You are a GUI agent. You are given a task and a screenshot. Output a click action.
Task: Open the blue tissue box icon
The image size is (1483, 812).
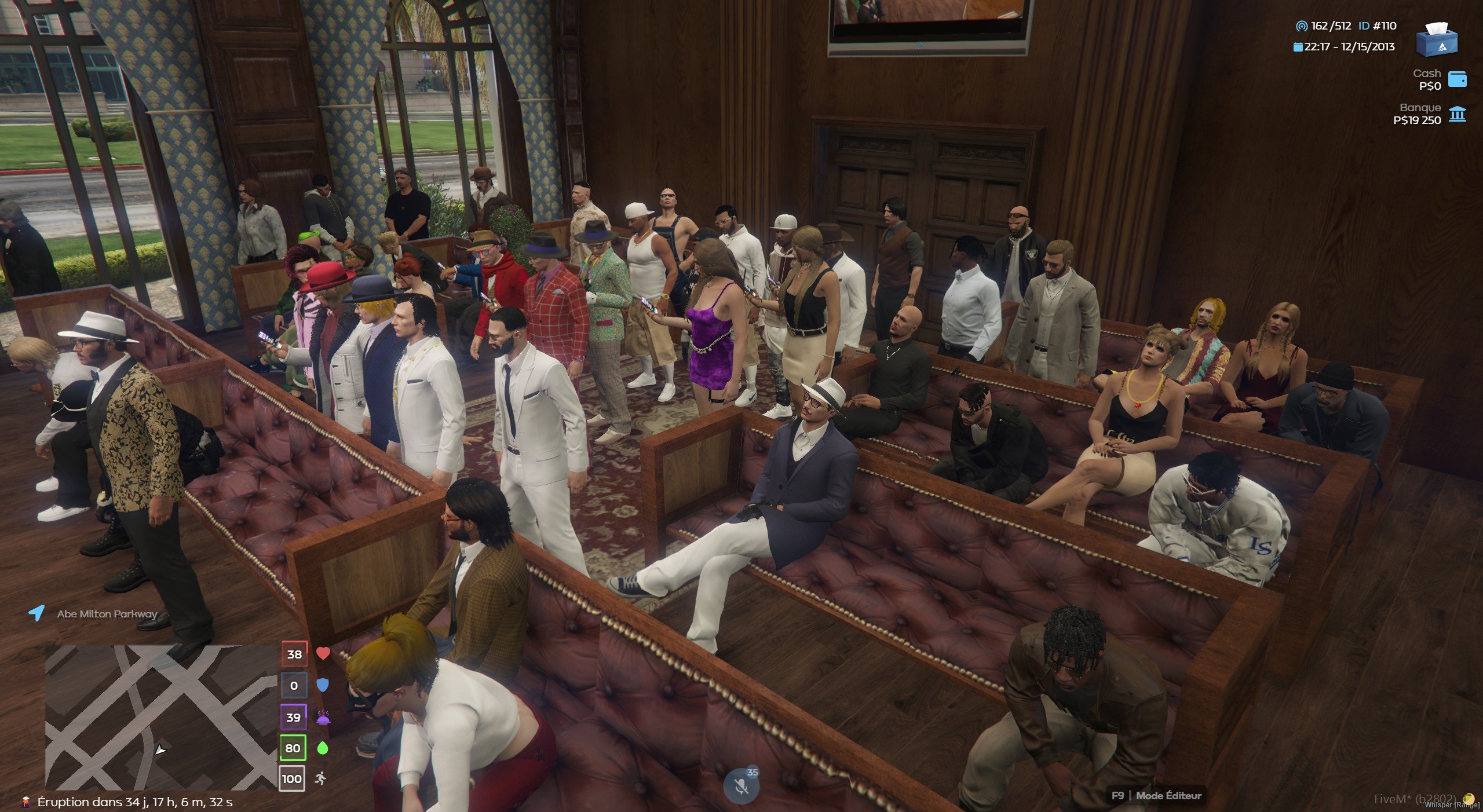coord(1437,39)
